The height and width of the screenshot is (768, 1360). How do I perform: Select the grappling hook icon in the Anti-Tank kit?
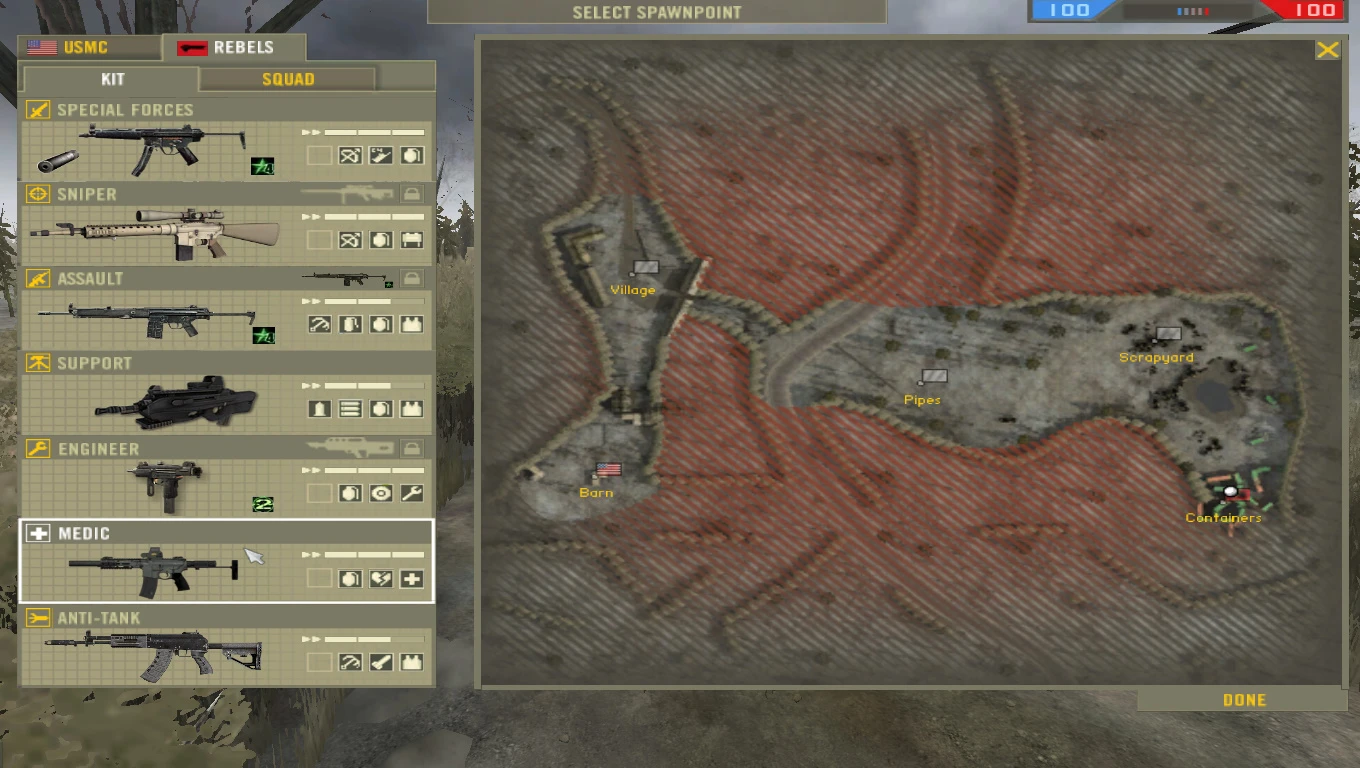coord(350,662)
